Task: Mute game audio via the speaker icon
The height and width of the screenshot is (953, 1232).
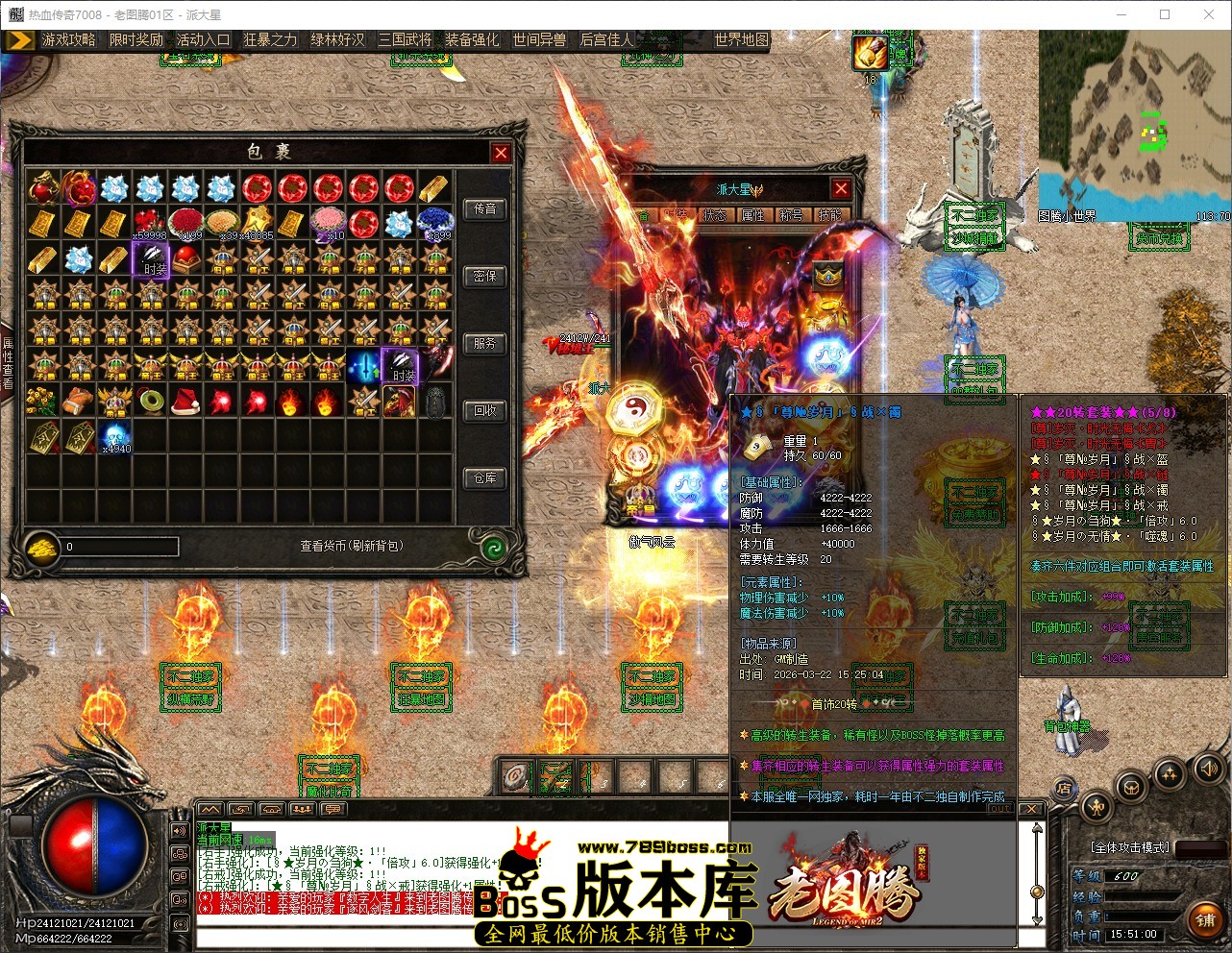Action: pos(1209,769)
